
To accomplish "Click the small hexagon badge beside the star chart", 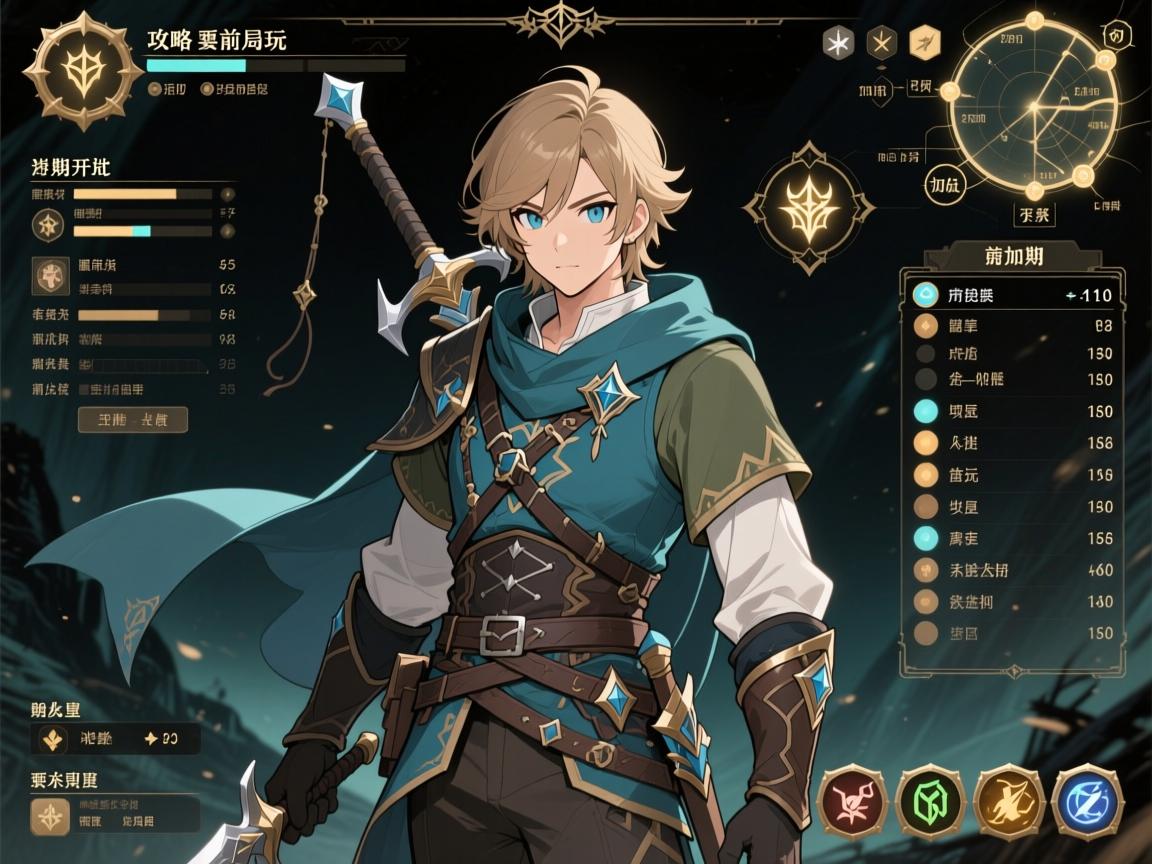I will [x=1115, y=35].
